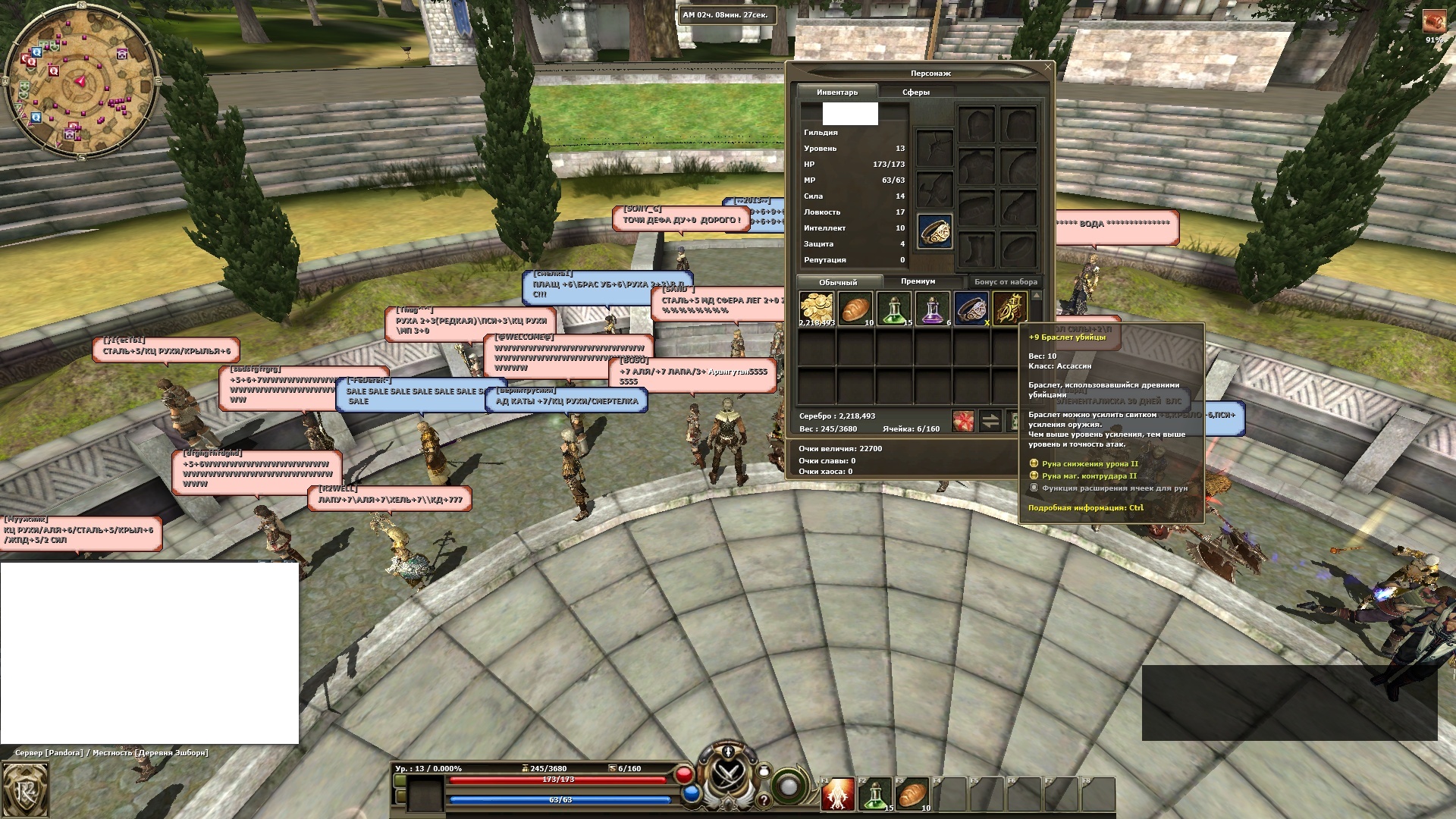Viewport: 1456px width, 819px height.
Task: Use the green potion in hotbar F2
Action: (x=875, y=794)
